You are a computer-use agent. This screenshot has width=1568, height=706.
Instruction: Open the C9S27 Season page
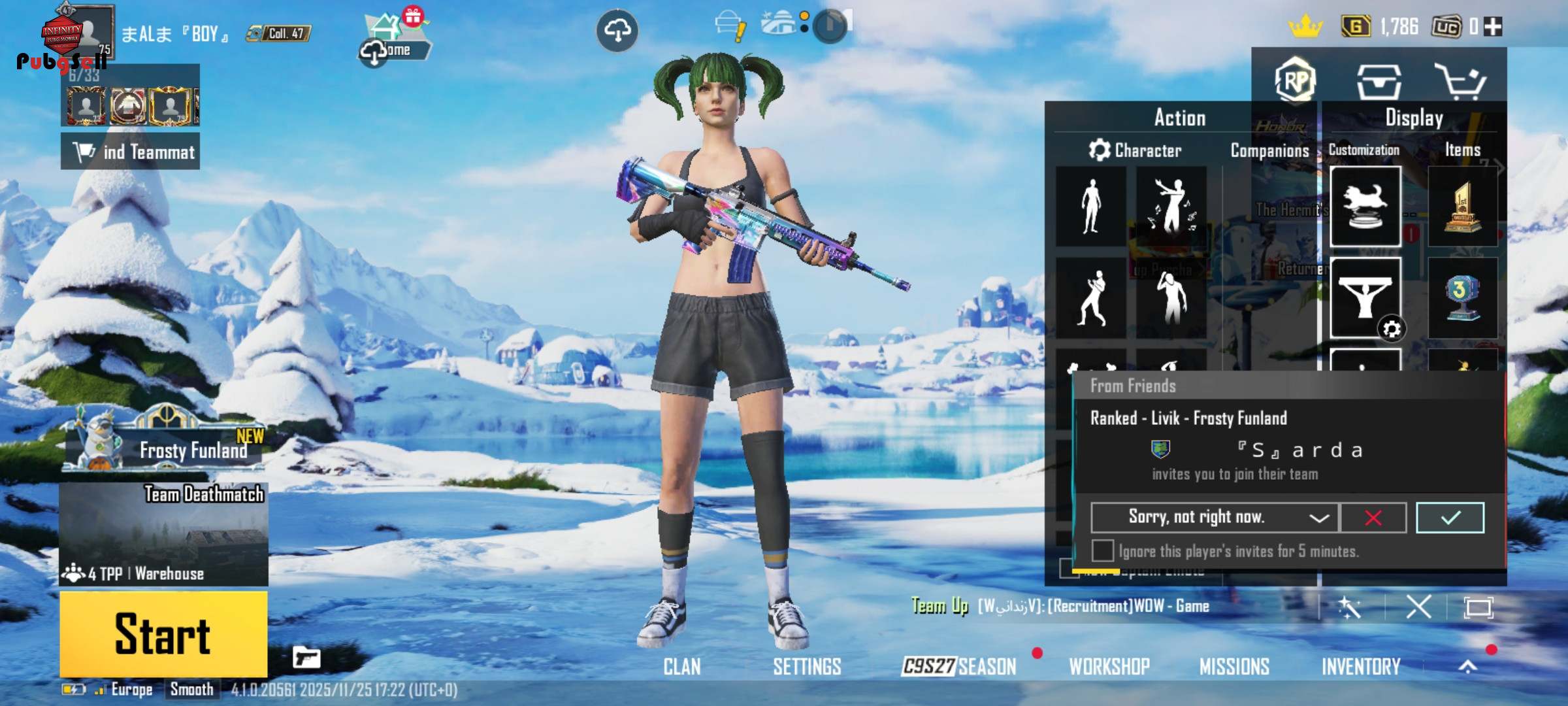click(x=959, y=667)
